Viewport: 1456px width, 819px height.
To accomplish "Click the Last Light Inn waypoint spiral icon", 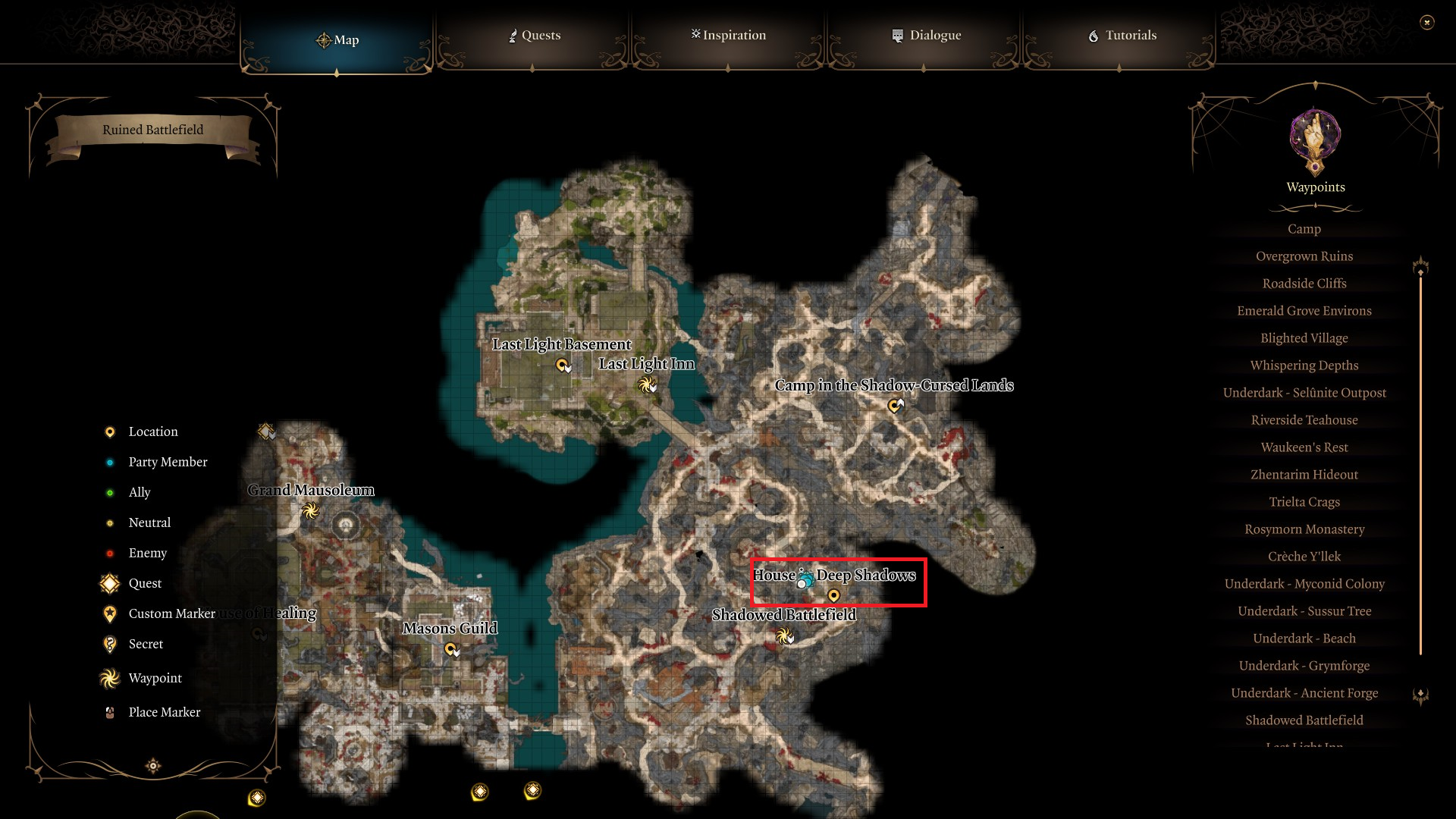I will (x=645, y=384).
